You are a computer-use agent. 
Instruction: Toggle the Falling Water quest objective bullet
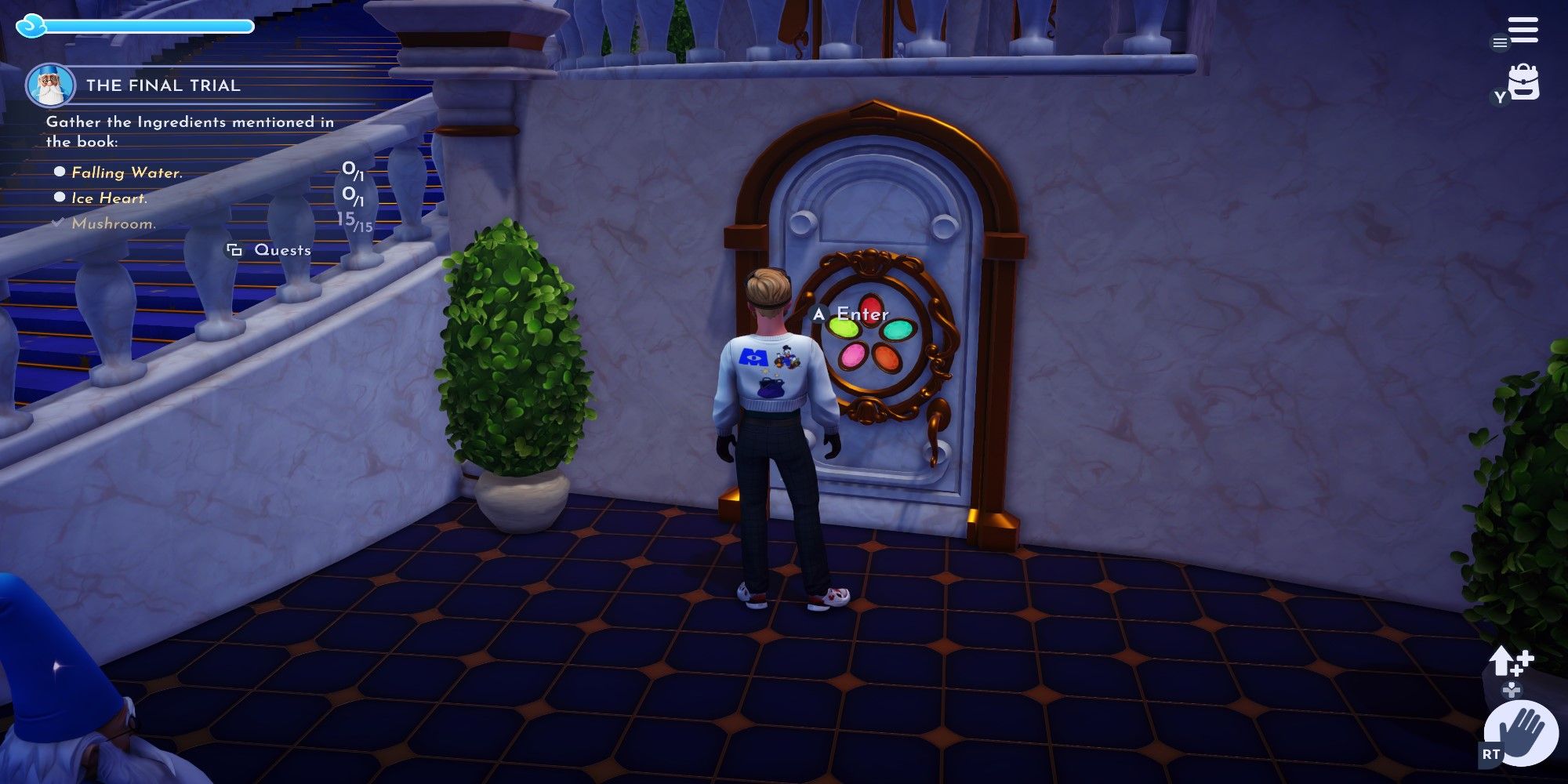tap(59, 172)
